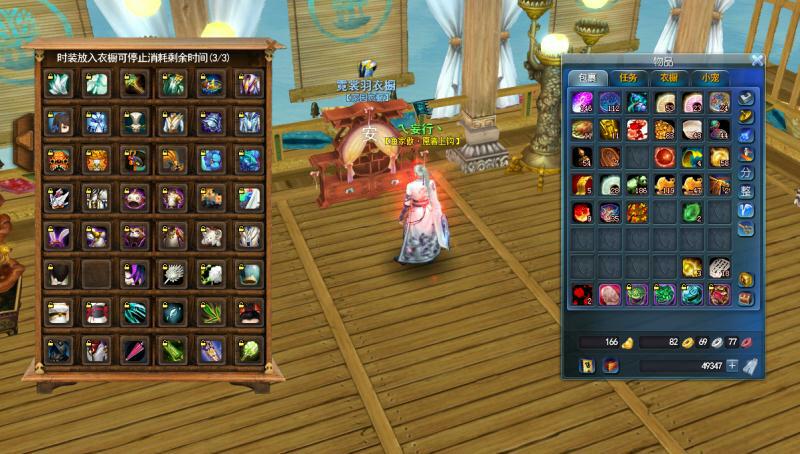Switch to the 衣橱 wardrobe tab
Viewport: 800px width, 454px height.
click(668, 77)
